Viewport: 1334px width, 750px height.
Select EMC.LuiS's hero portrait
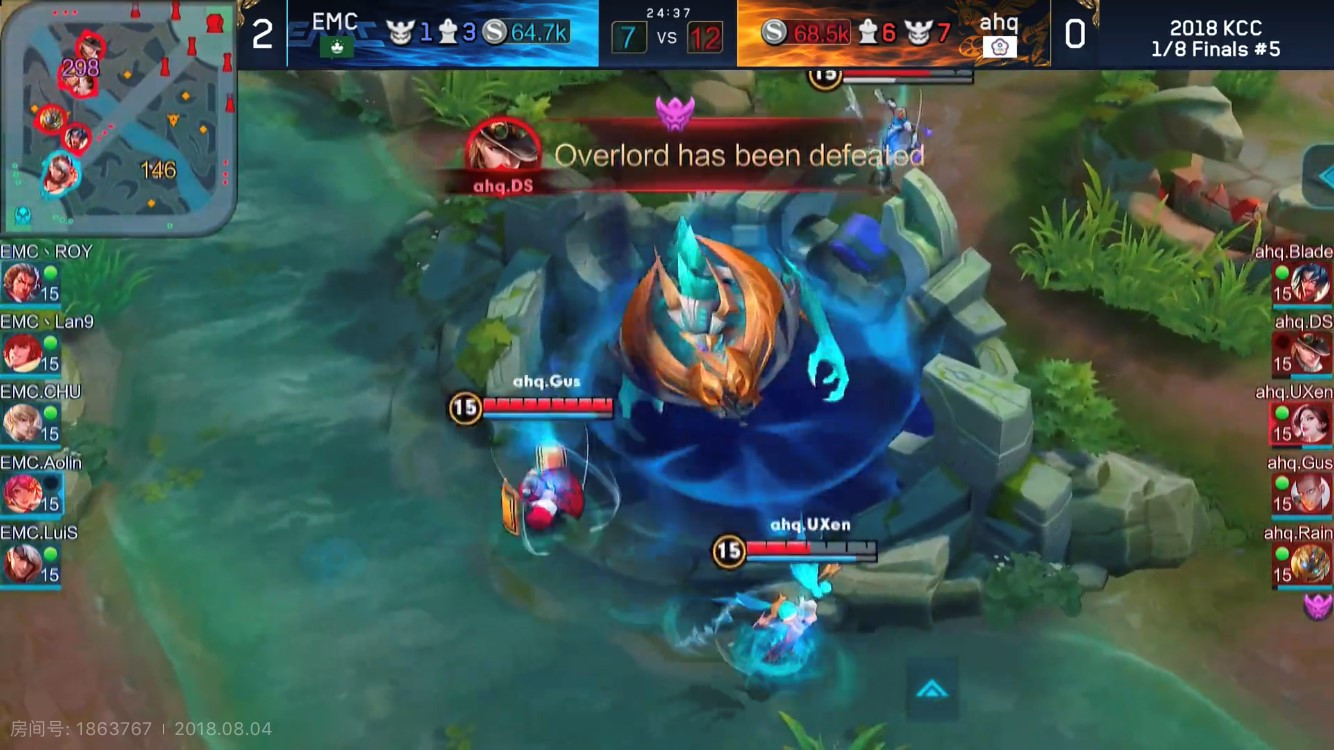pyautogui.click(x=22, y=564)
